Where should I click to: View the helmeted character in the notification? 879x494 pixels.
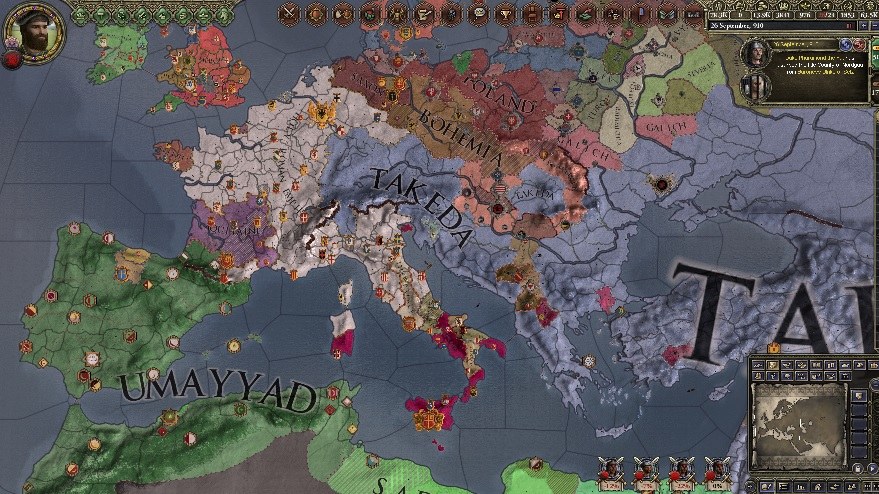[x=756, y=52]
